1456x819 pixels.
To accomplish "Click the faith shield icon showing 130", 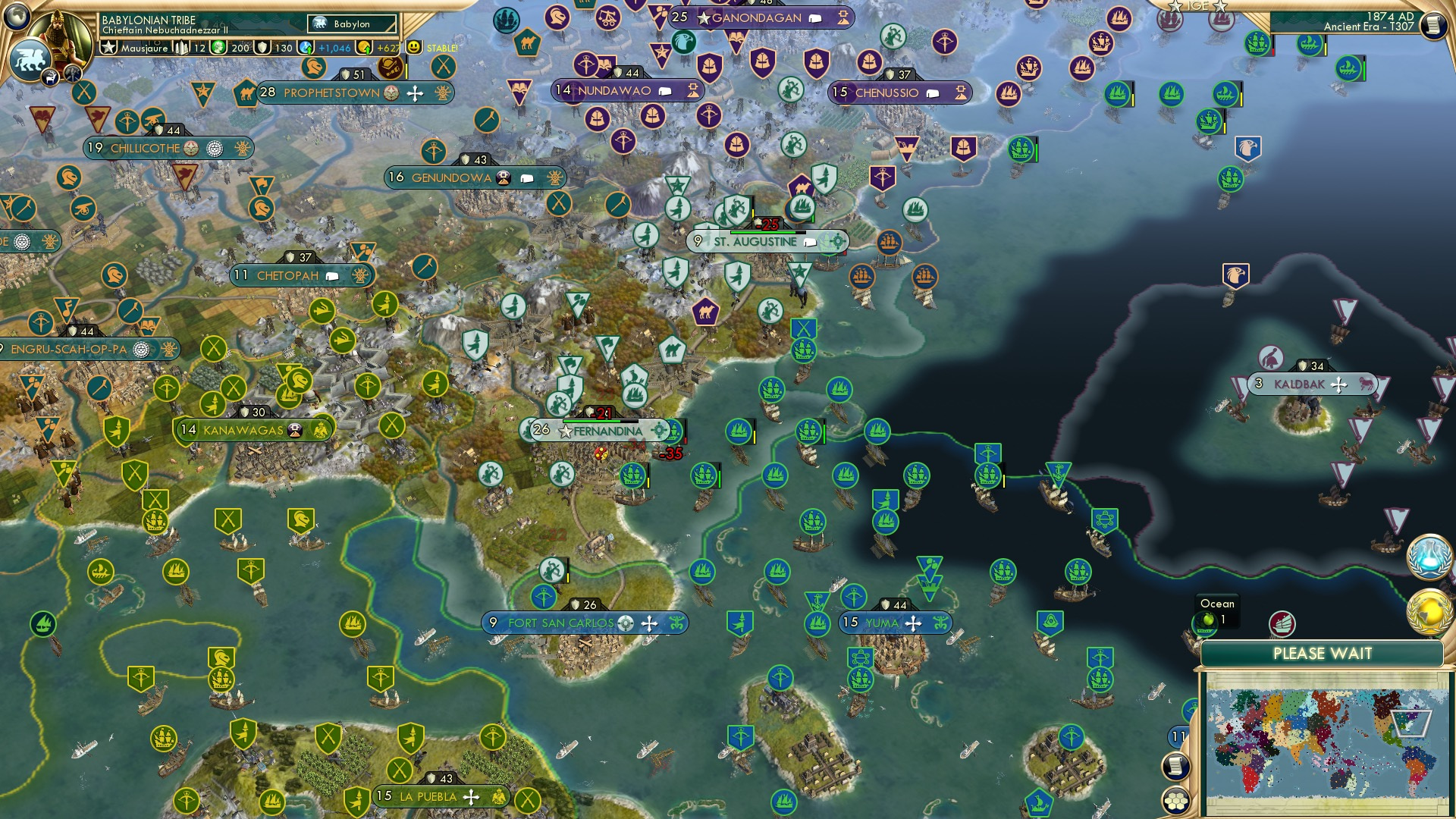I will (262, 47).
